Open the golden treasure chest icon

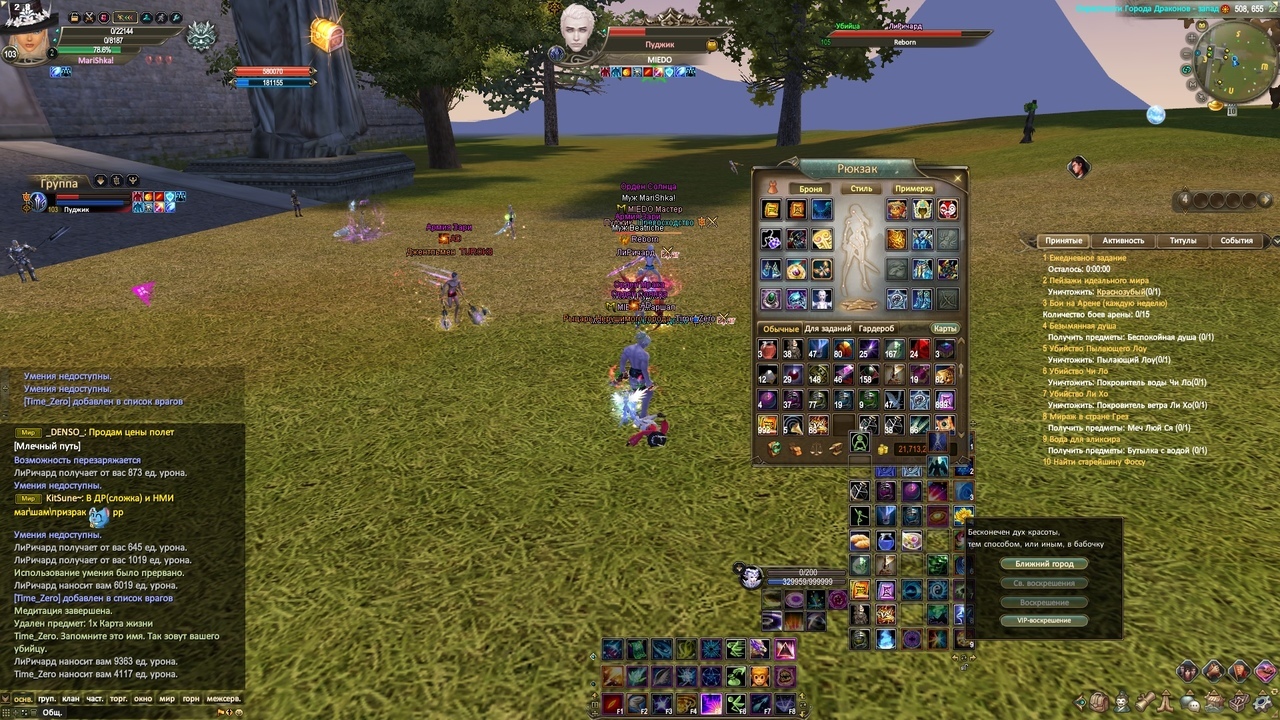[326, 35]
